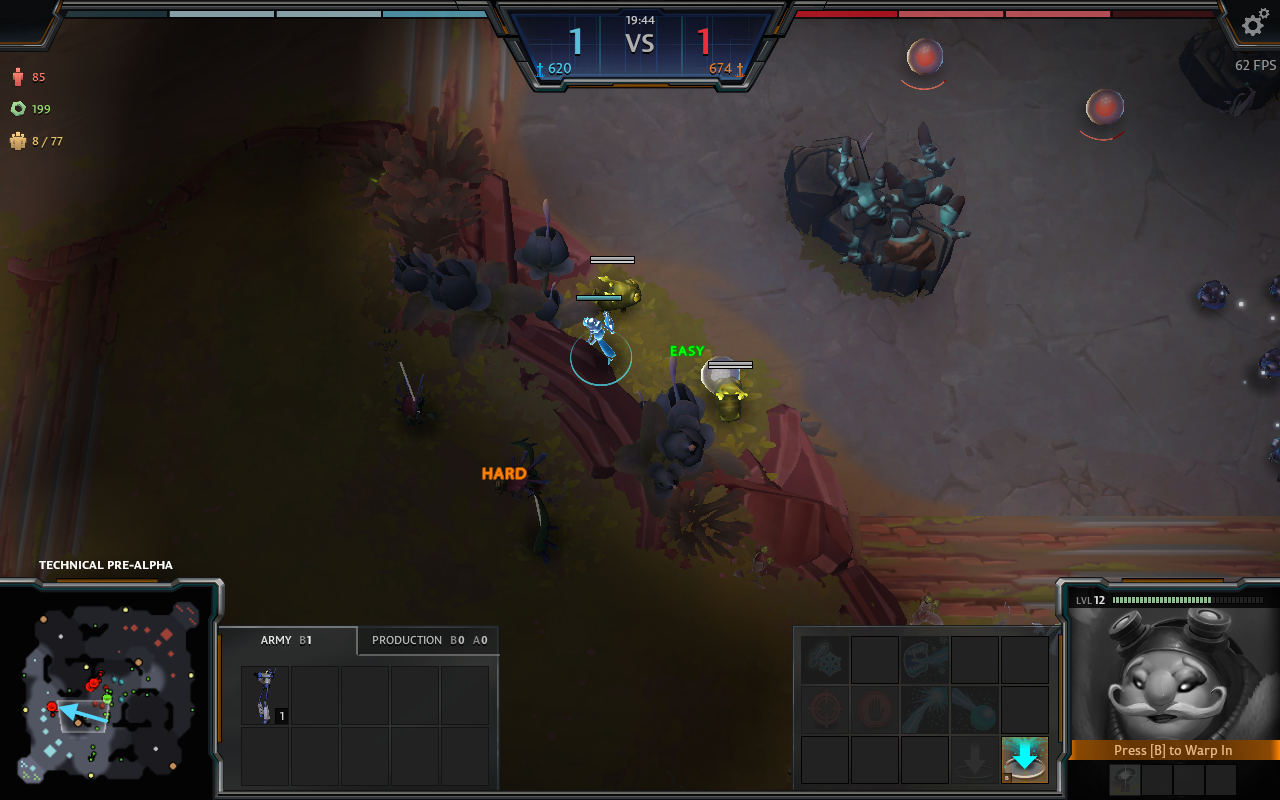Open the settings gear menu
The image size is (1280, 800).
click(1254, 23)
